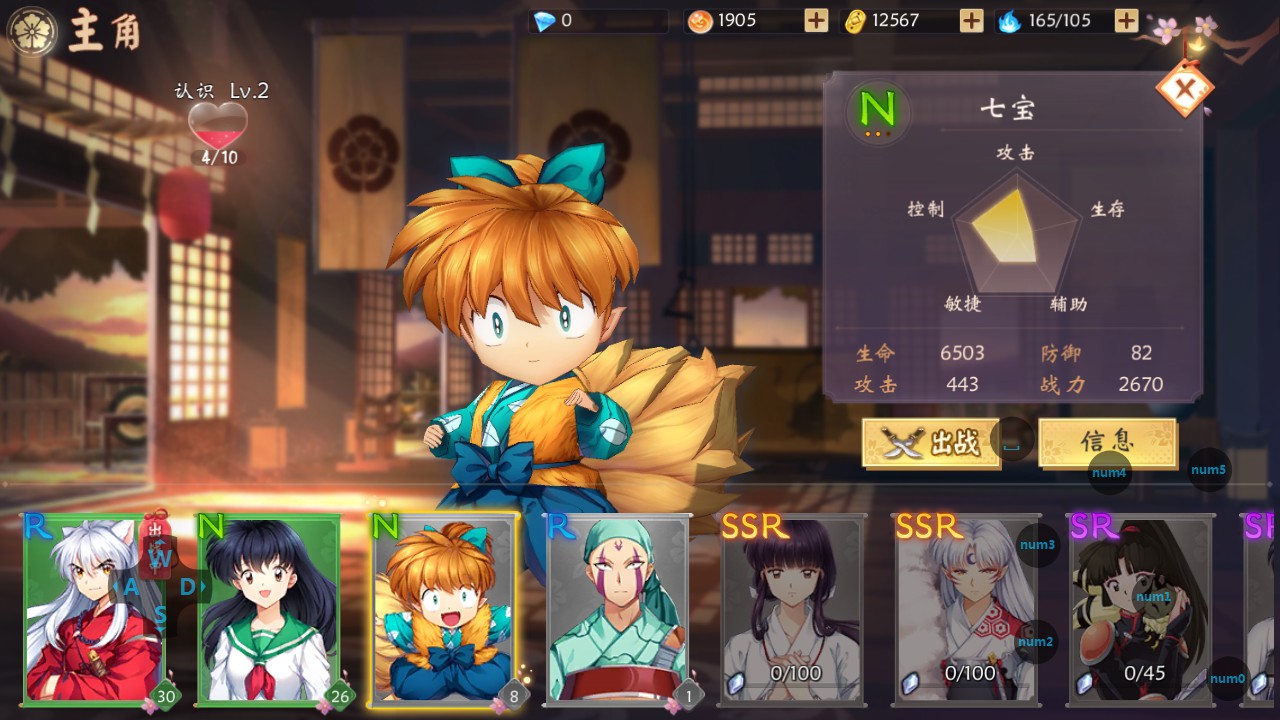Pick the green-bandana R character card
Image resolution: width=1280 pixels, height=720 pixels.
[618, 609]
